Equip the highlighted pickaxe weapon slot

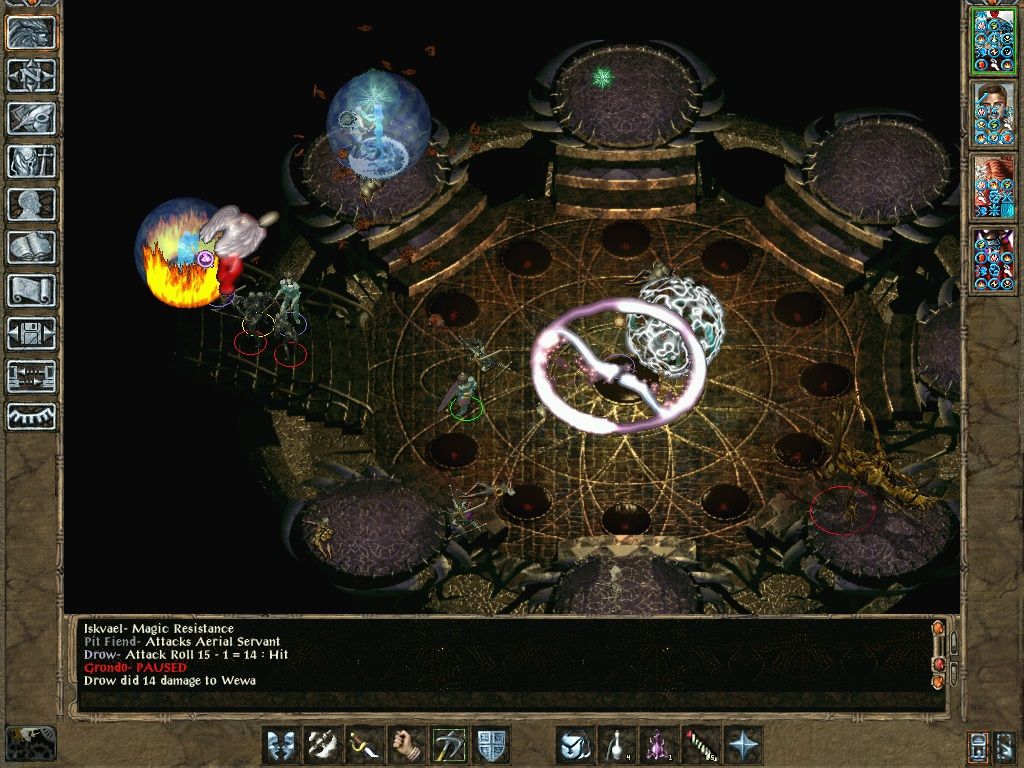click(x=449, y=745)
